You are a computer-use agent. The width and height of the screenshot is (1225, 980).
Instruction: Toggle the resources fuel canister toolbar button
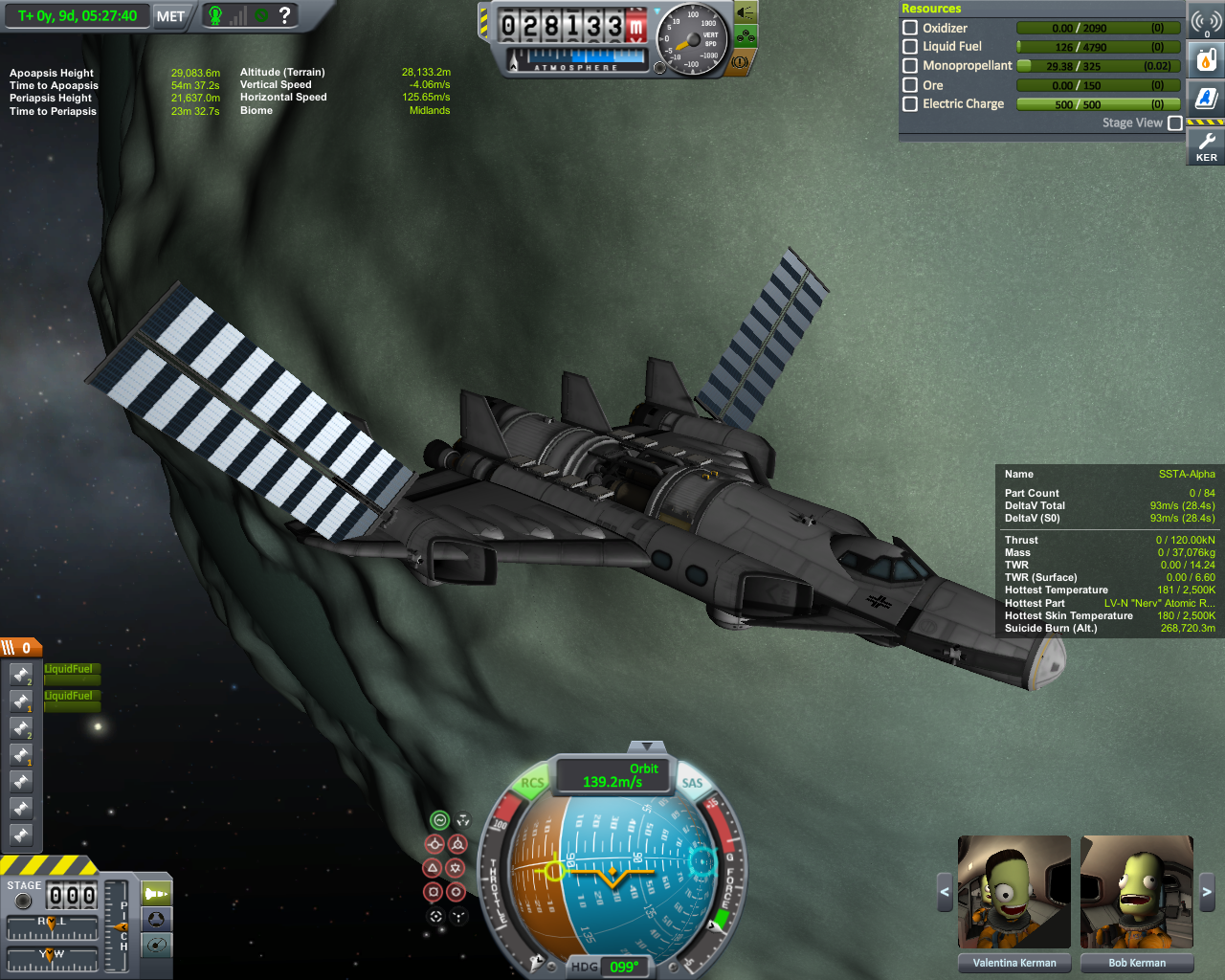(x=1207, y=60)
